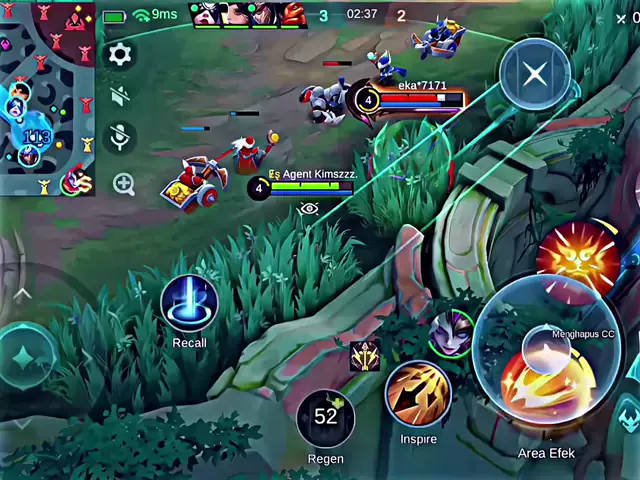Screen dimensions: 640x480
Task: Cancel the skill with the X button
Action: coord(535,74)
